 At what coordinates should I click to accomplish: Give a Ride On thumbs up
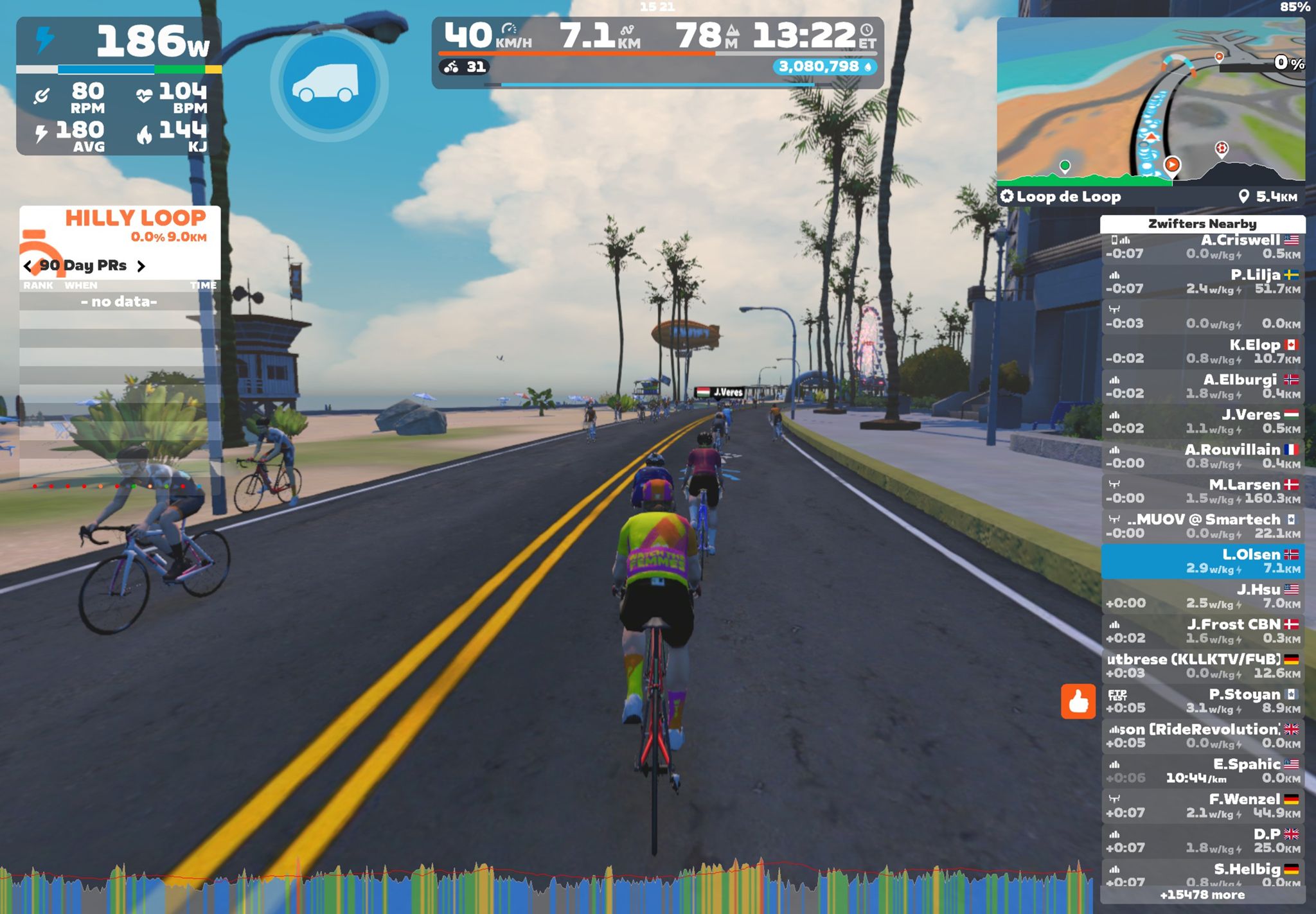(x=1078, y=701)
